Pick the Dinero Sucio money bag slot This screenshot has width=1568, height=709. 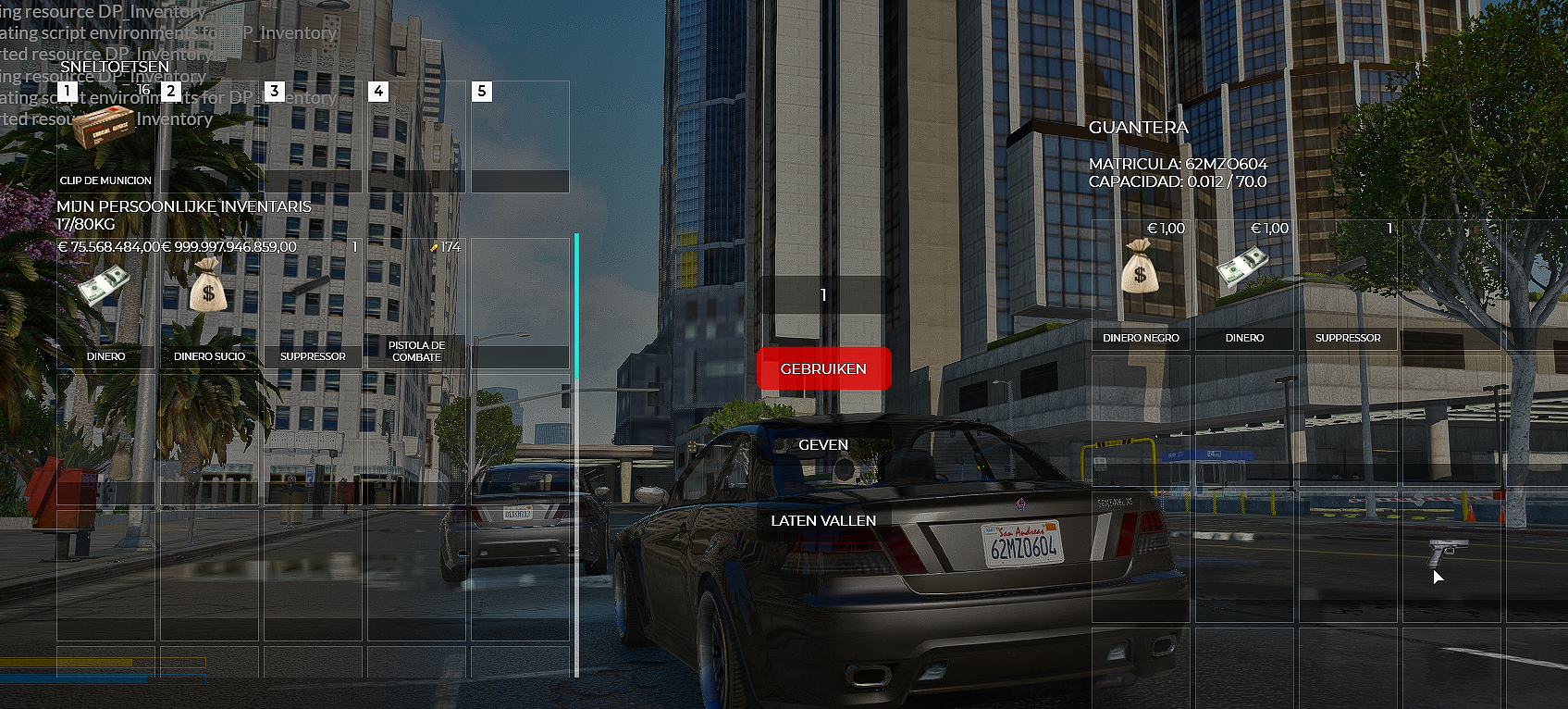(x=209, y=303)
